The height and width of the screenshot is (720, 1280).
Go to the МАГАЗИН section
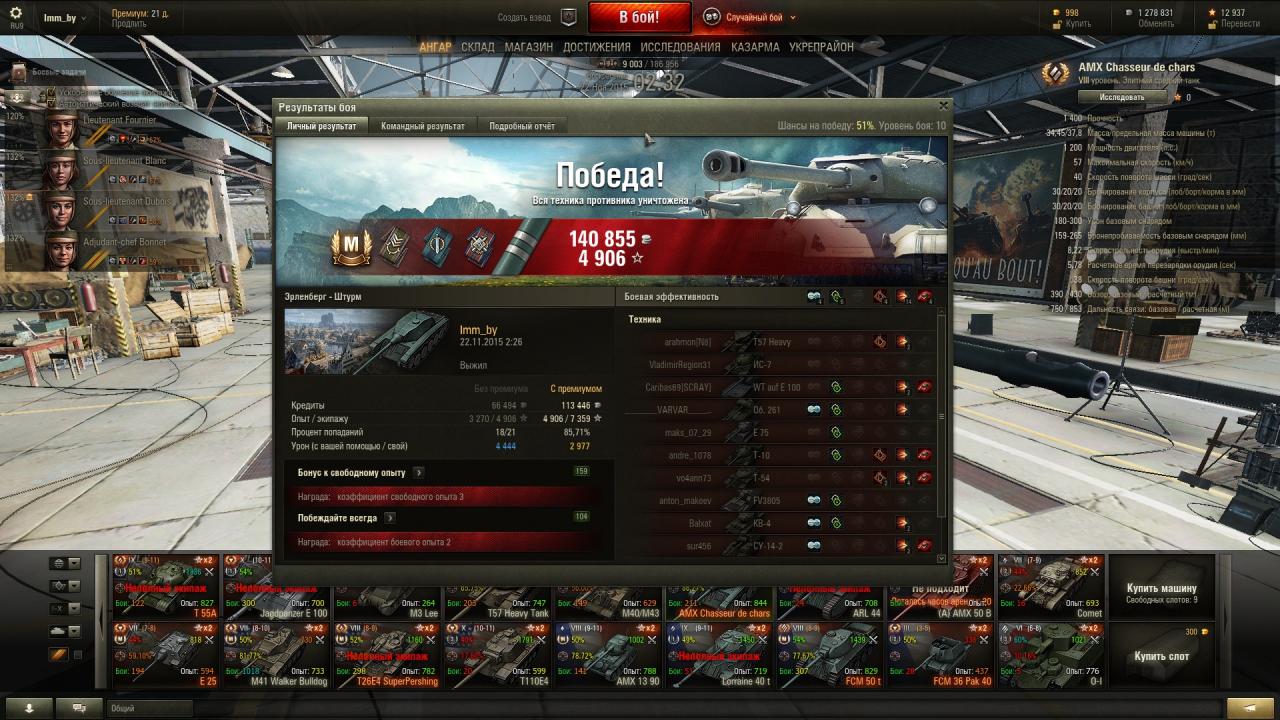(529, 47)
